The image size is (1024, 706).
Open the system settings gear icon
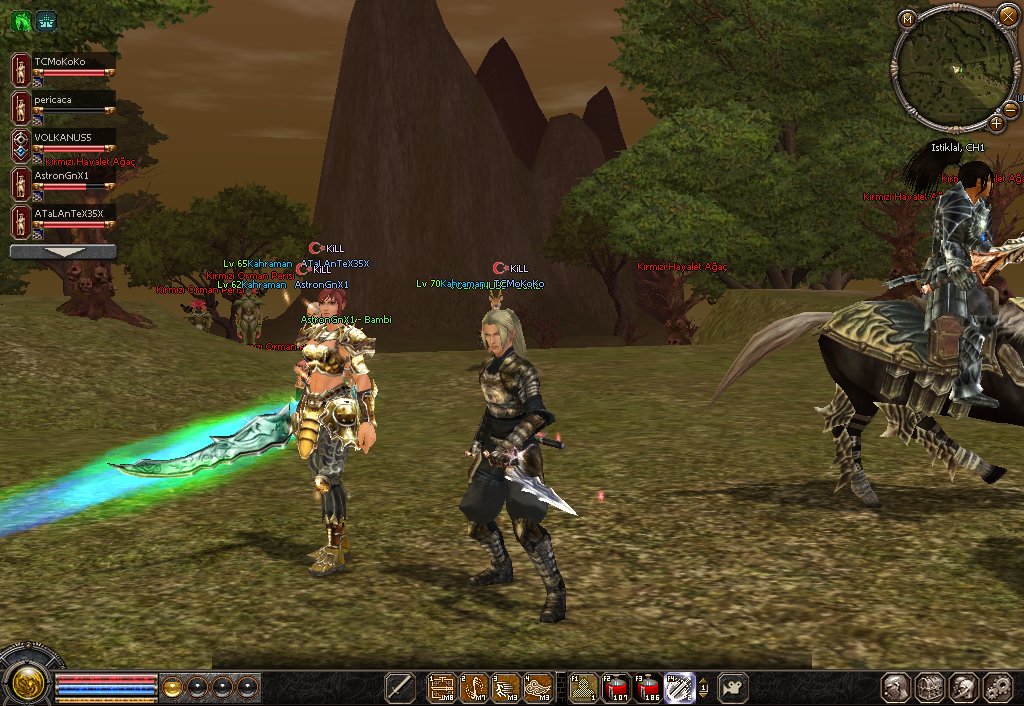click(998, 688)
